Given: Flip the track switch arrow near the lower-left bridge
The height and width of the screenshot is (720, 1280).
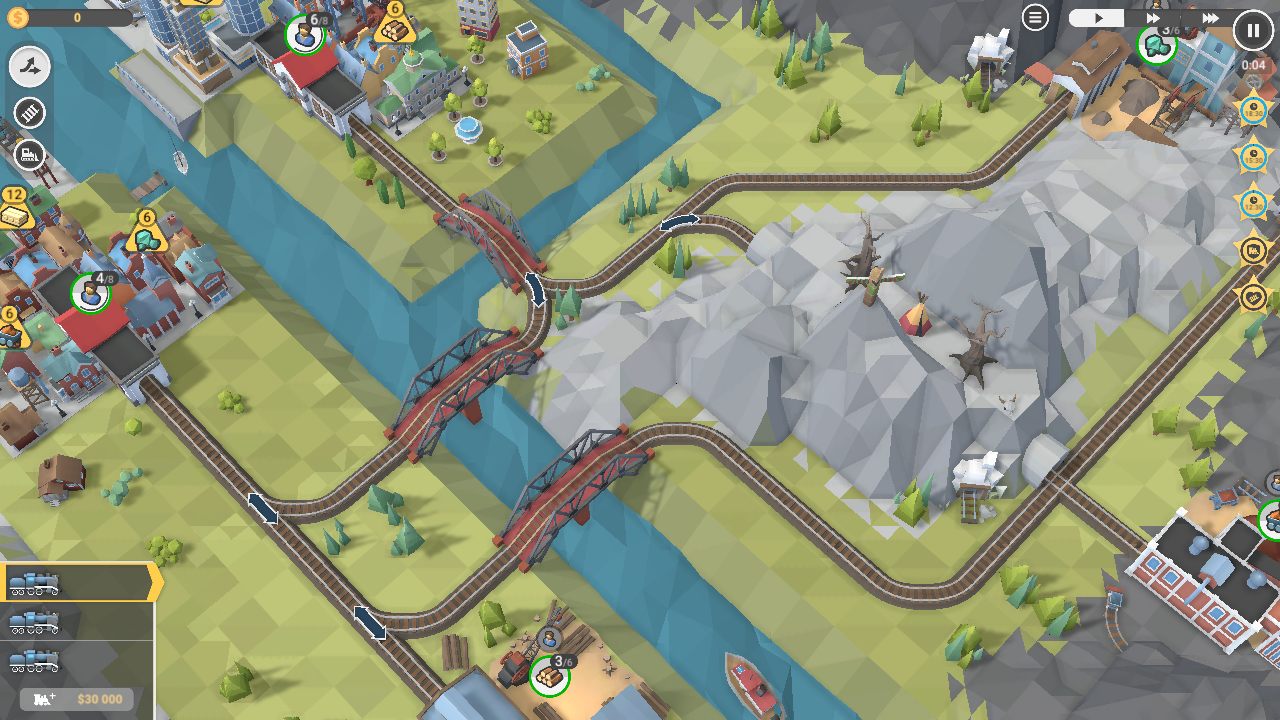Looking at the screenshot, I should point(262,508).
